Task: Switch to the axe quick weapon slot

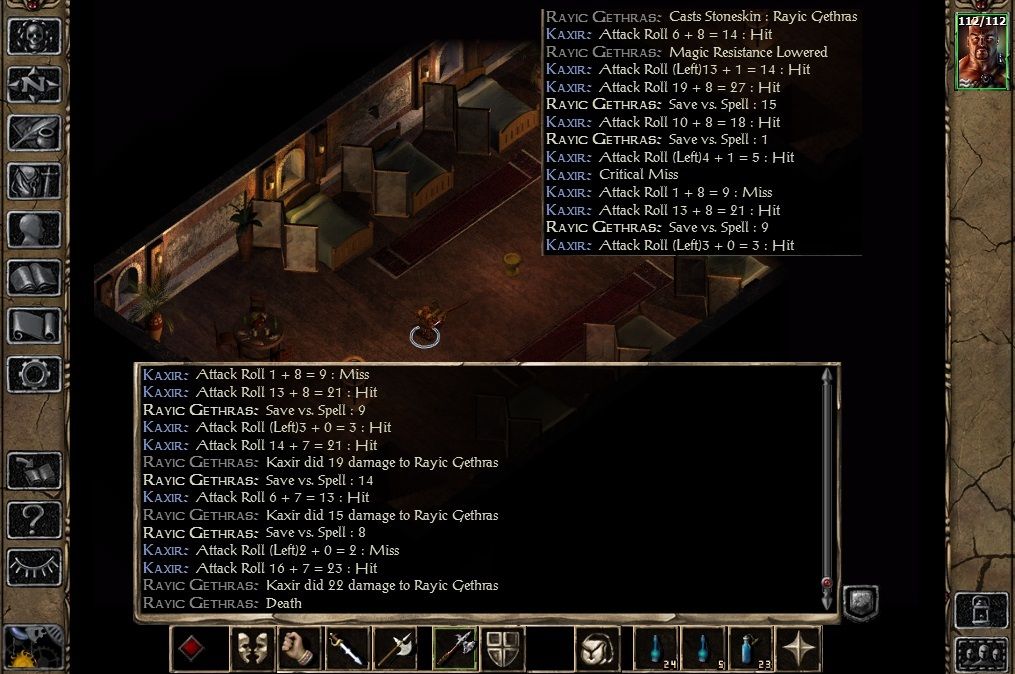Action: [393, 649]
